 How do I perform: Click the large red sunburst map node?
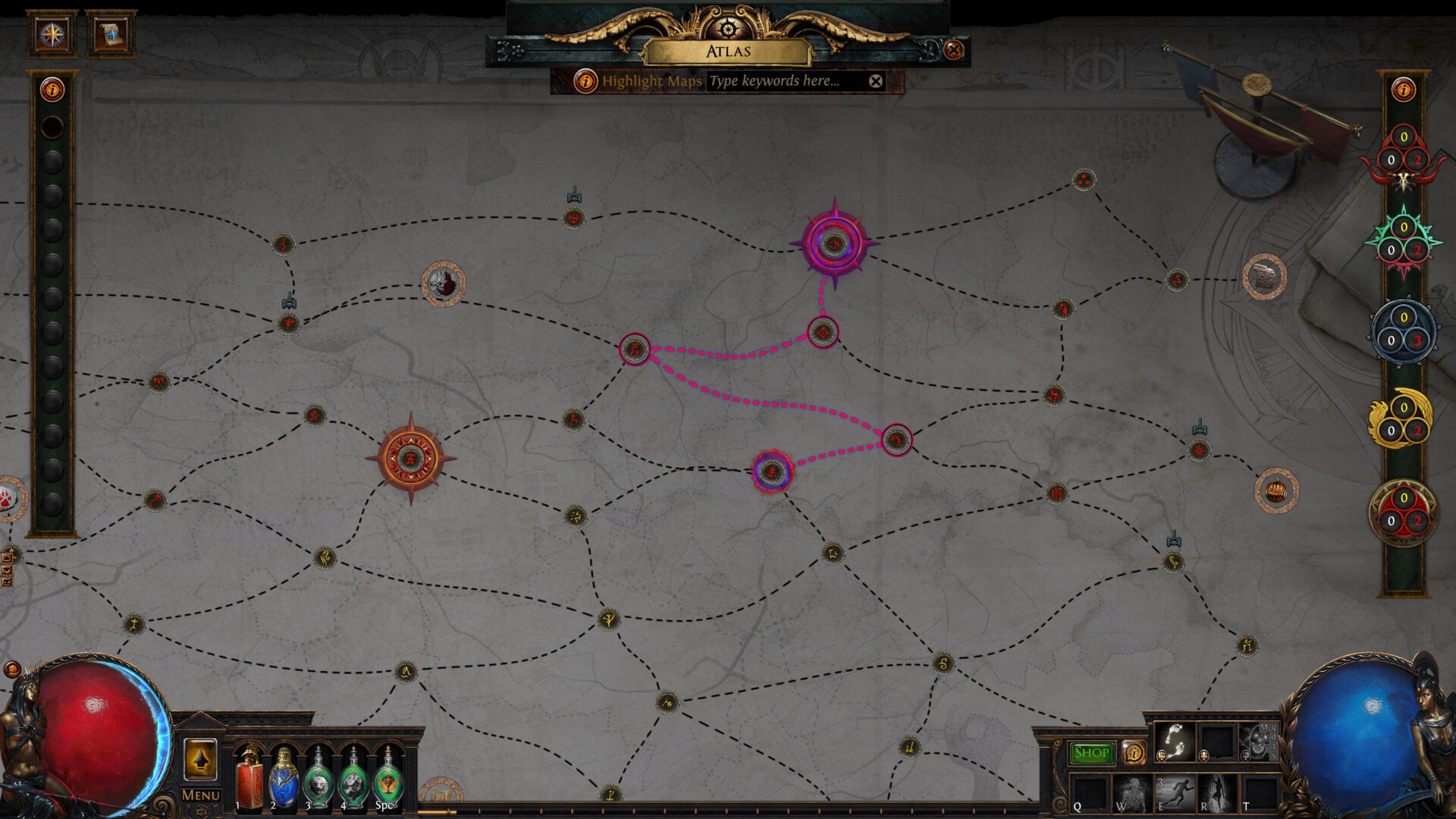pos(409,459)
